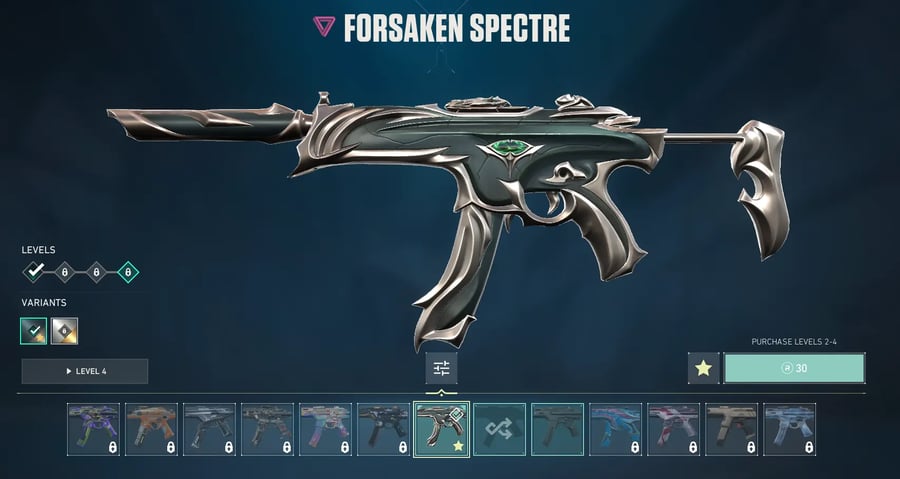900x479 pixels.
Task: Click the star favorite button
Action: click(703, 368)
